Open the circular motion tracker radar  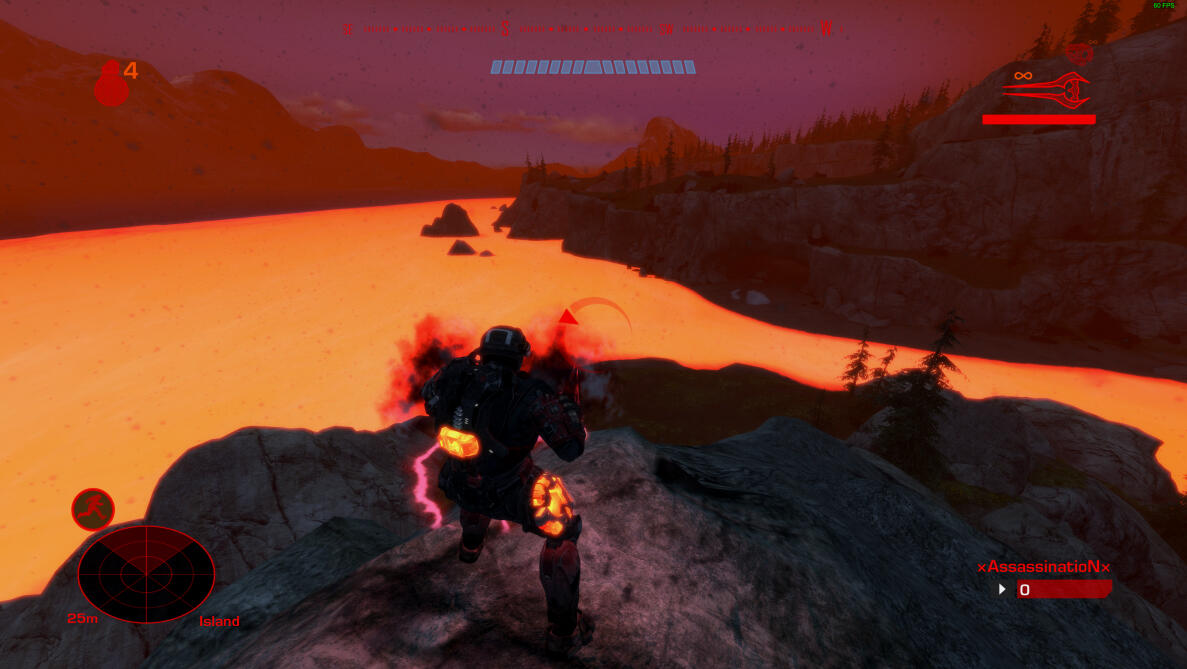click(x=146, y=574)
